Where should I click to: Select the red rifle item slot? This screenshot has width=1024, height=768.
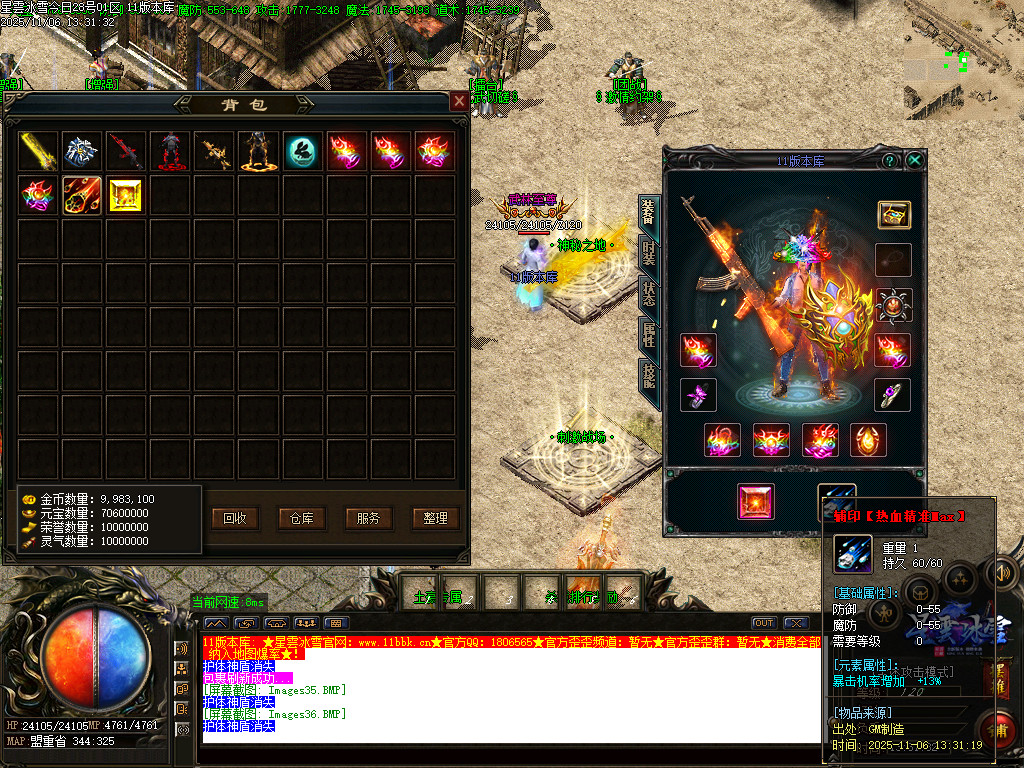(x=127, y=152)
